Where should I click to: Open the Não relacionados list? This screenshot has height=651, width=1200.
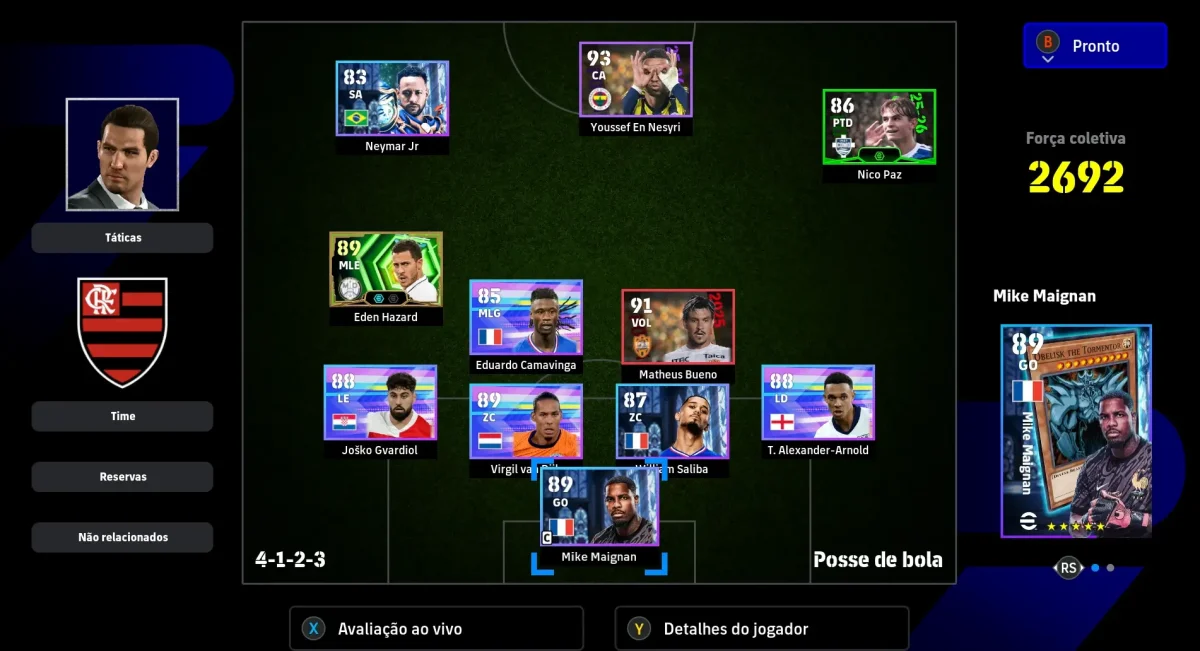pos(122,537)
